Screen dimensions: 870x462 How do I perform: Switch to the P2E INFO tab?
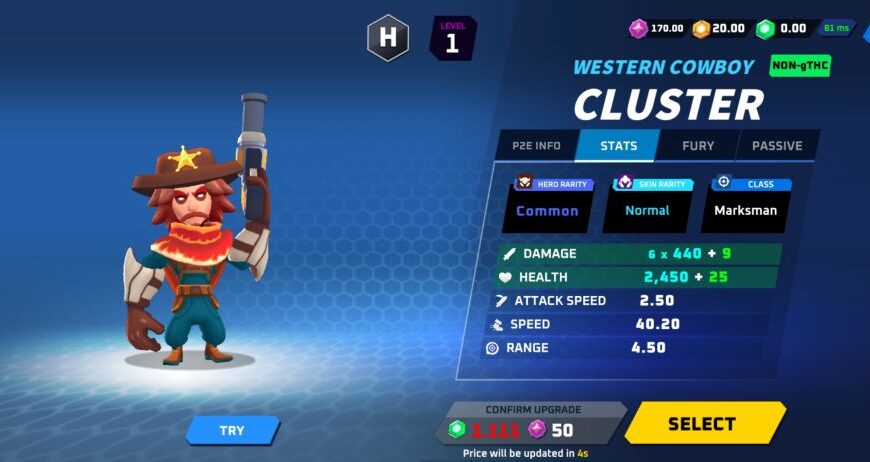pyautogui.click(x=536, y=146)
